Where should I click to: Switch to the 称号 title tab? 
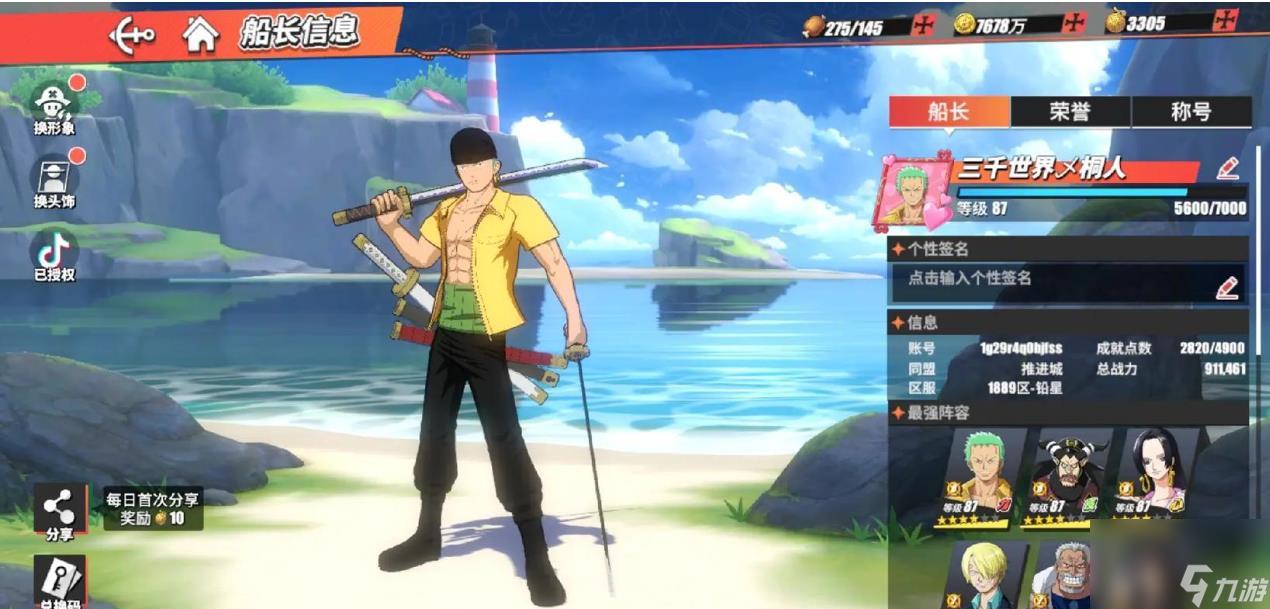click(x=1190, y=111)
